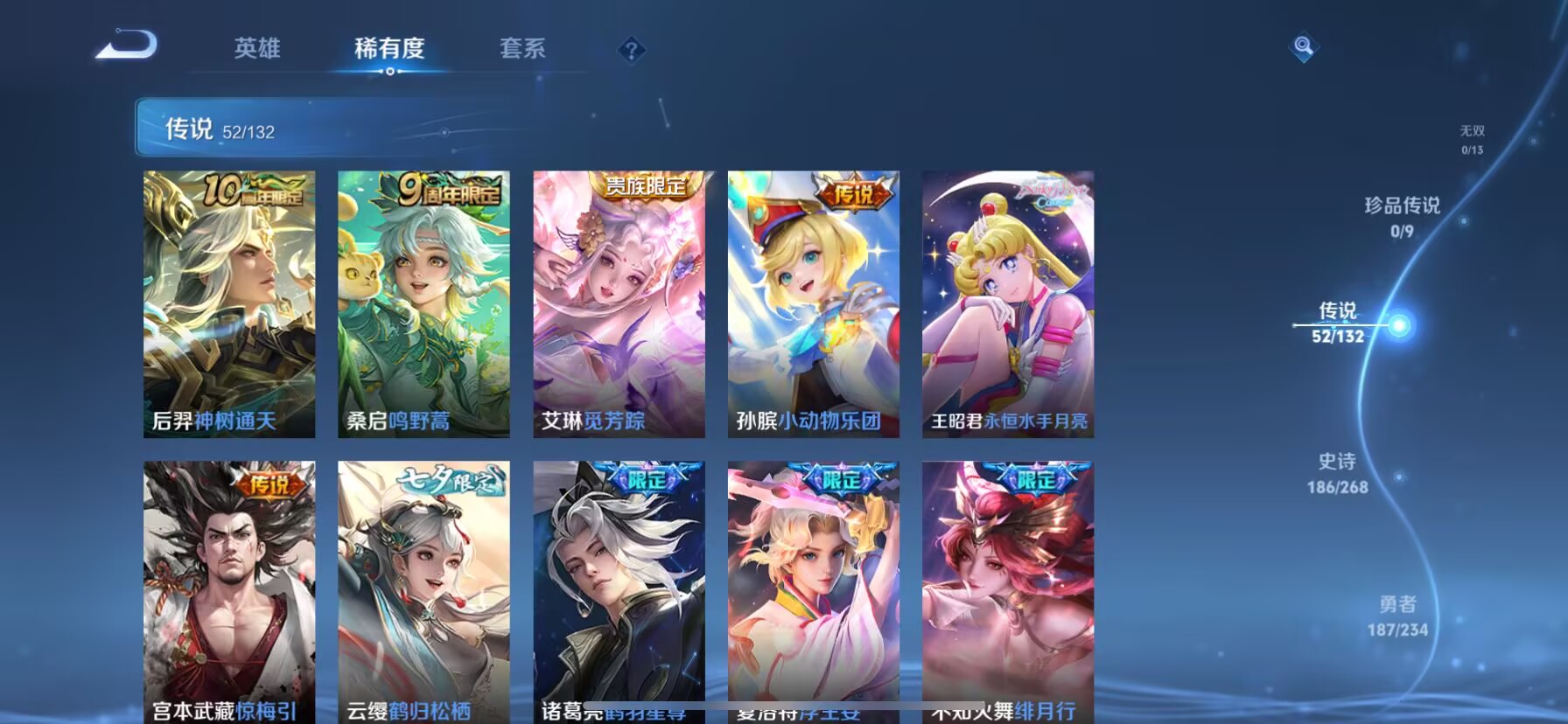The image size is (1568, 724).
Task: Open help via the question mark icon
Action: click(630, 50)
